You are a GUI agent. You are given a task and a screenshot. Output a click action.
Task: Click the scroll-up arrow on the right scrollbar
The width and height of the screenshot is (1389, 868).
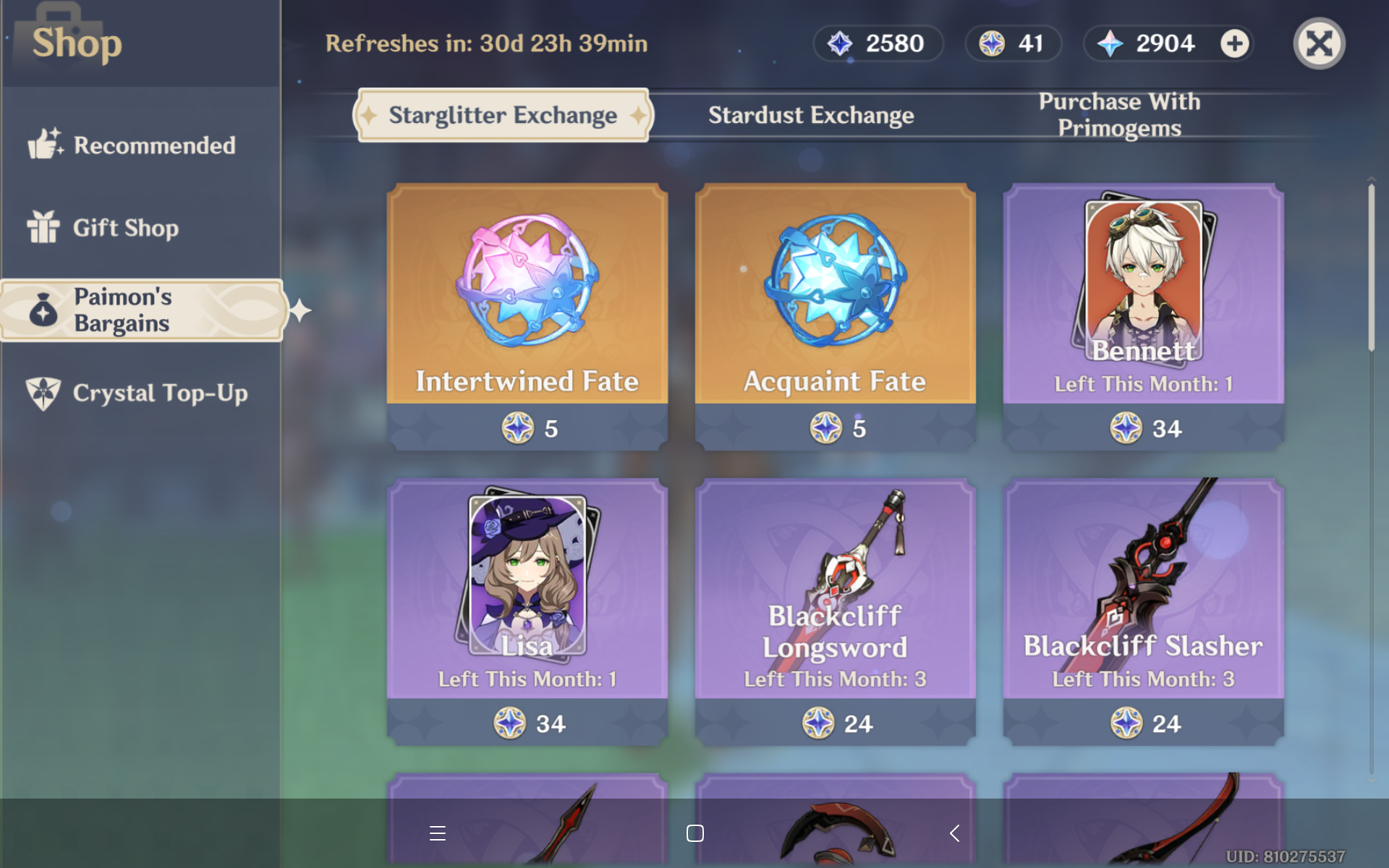[x=1371, y=177]
